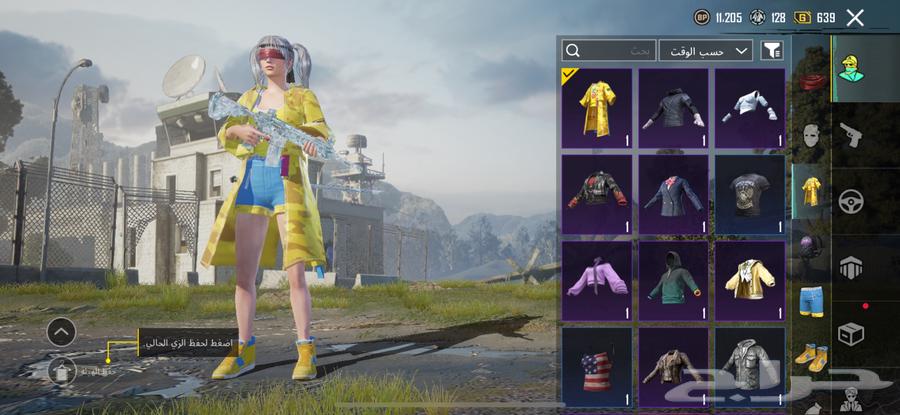Select the yellow raincoat outfit slot
This screenshot has height=415, width=900.
click(597, 108)
